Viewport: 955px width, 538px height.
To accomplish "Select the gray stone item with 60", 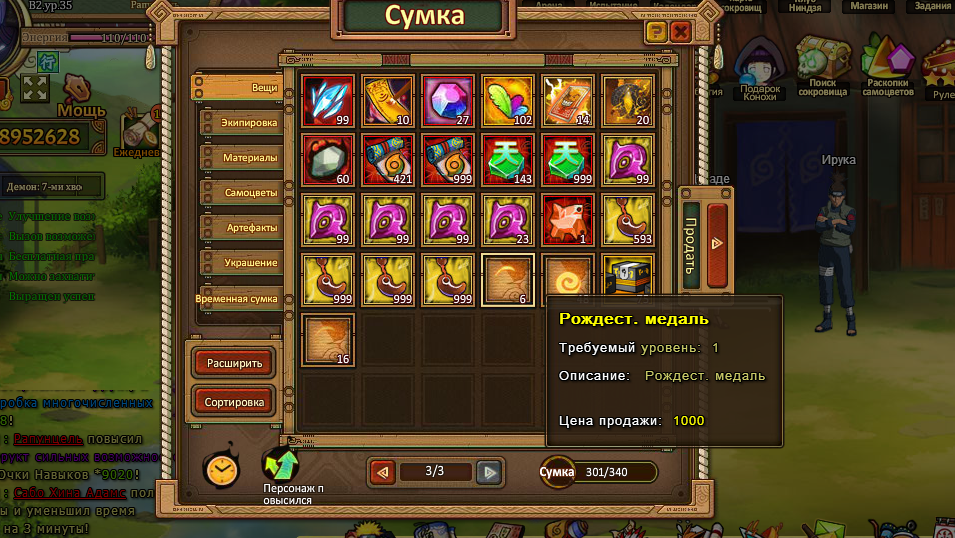I will [x=328, y=160].
